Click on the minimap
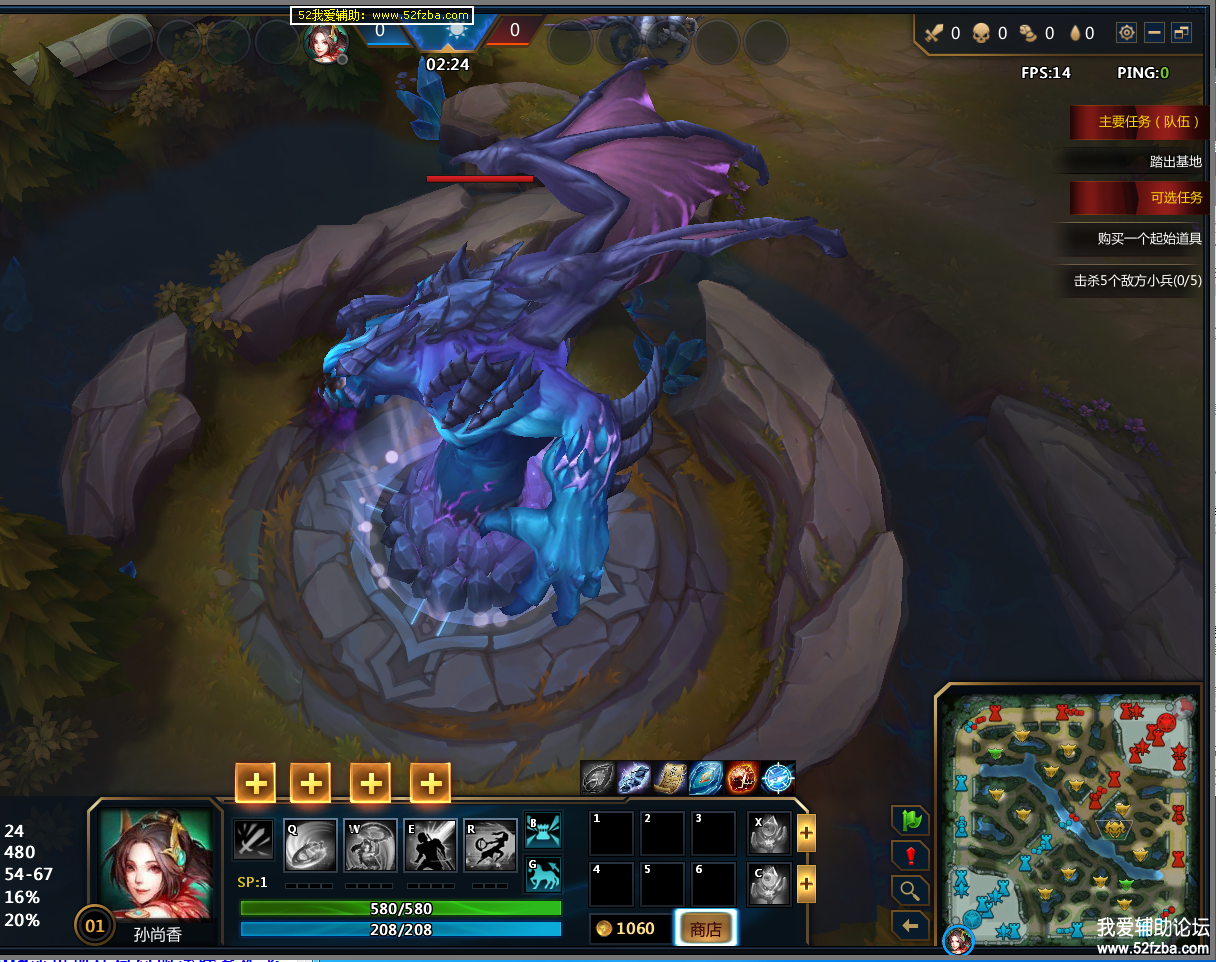 click(1069, 816)
